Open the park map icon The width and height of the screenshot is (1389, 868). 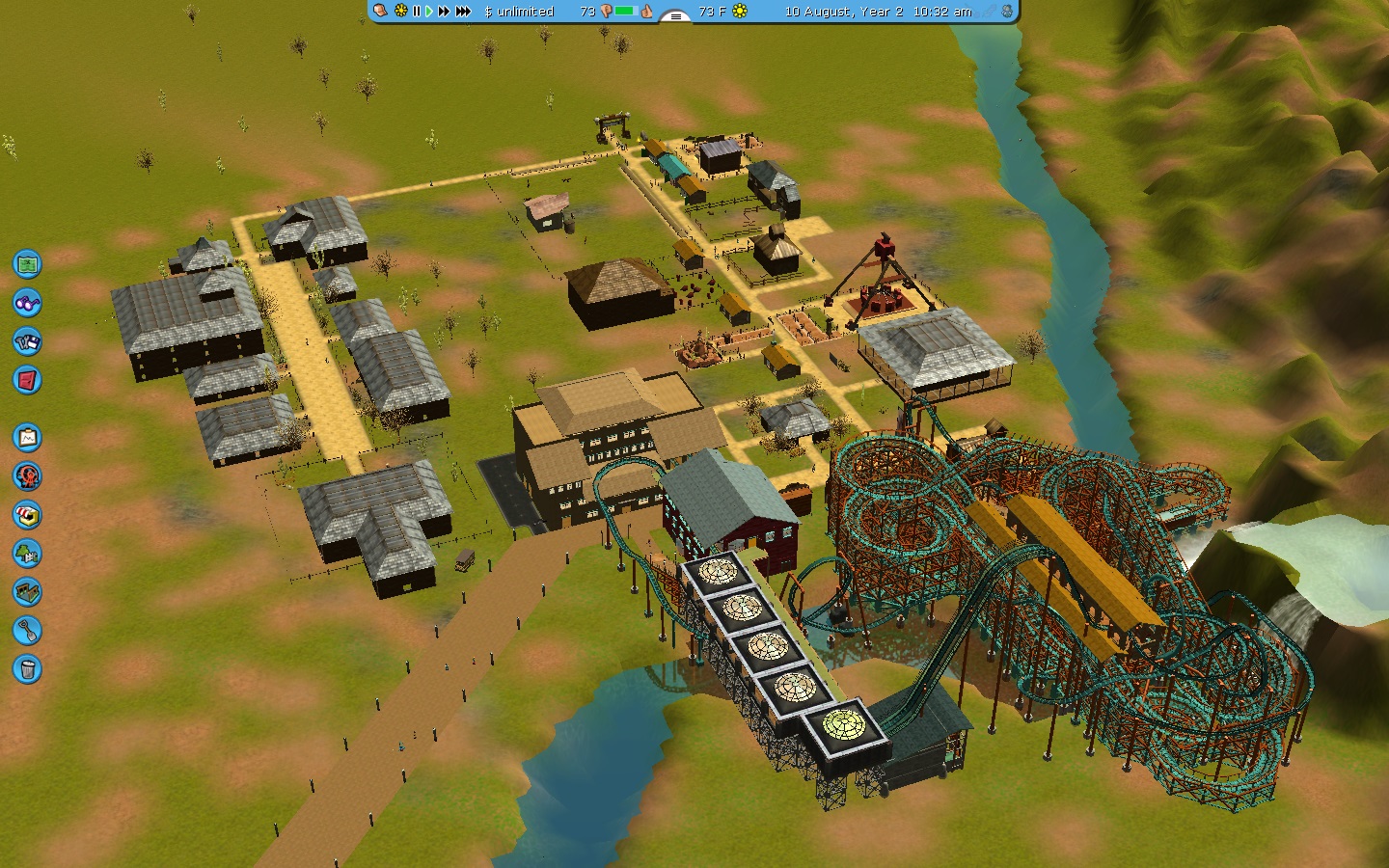click(x=27, y=263)
